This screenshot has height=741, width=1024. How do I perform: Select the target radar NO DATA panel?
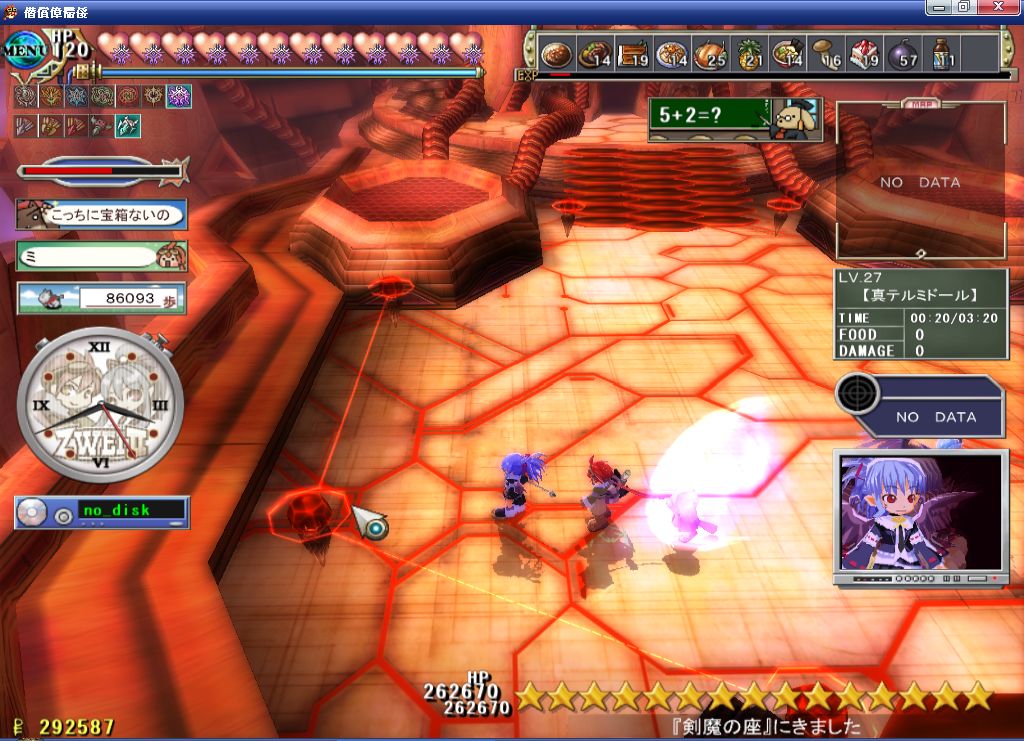918,405
